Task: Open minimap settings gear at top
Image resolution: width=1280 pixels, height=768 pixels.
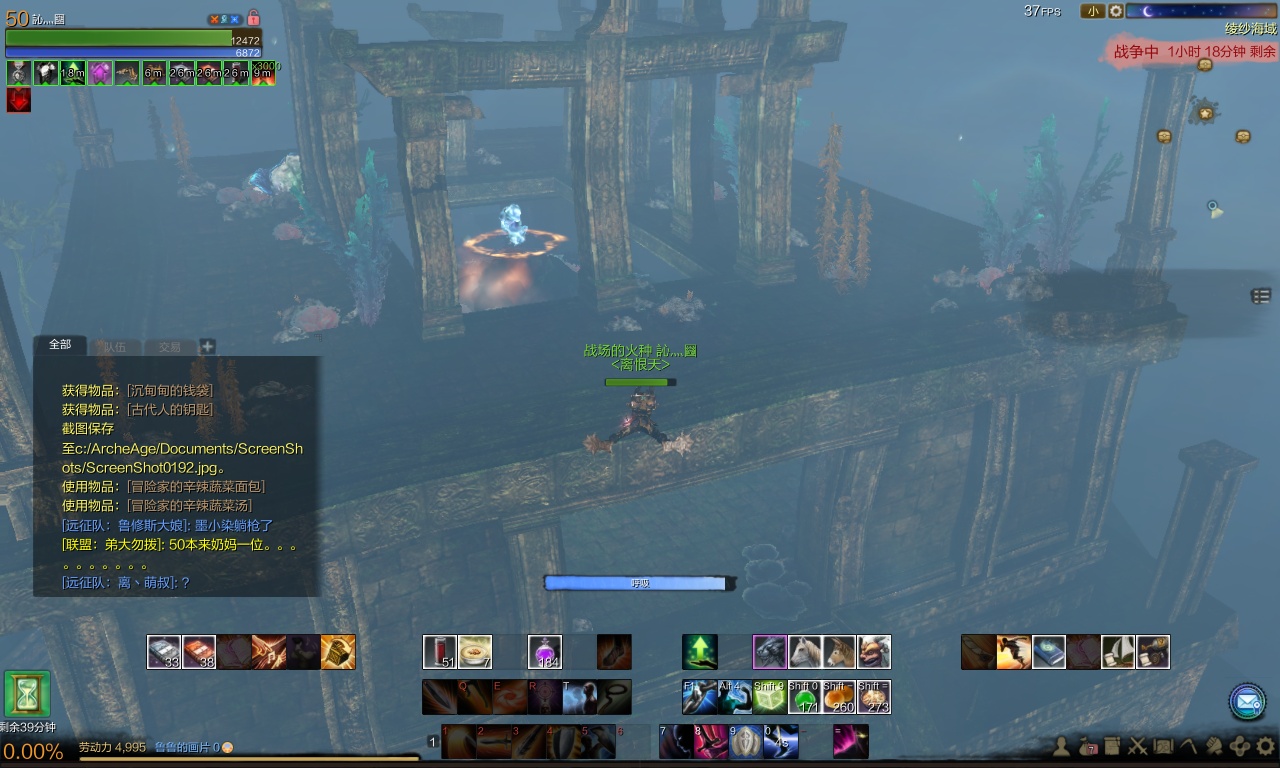Action: (x=1116, y=11)
